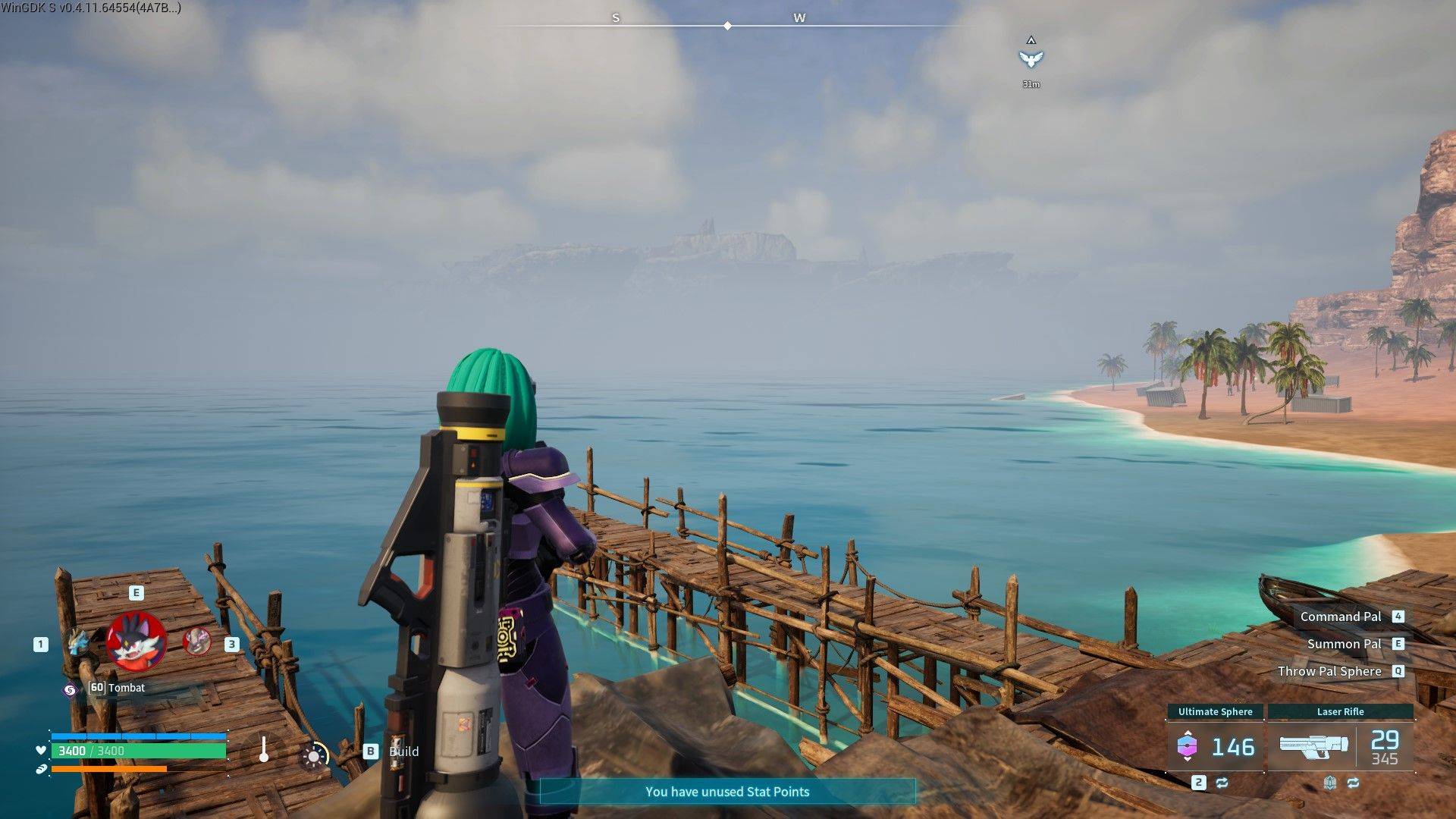Click the winged waypoint marker on the compass

click(1031, 59)
